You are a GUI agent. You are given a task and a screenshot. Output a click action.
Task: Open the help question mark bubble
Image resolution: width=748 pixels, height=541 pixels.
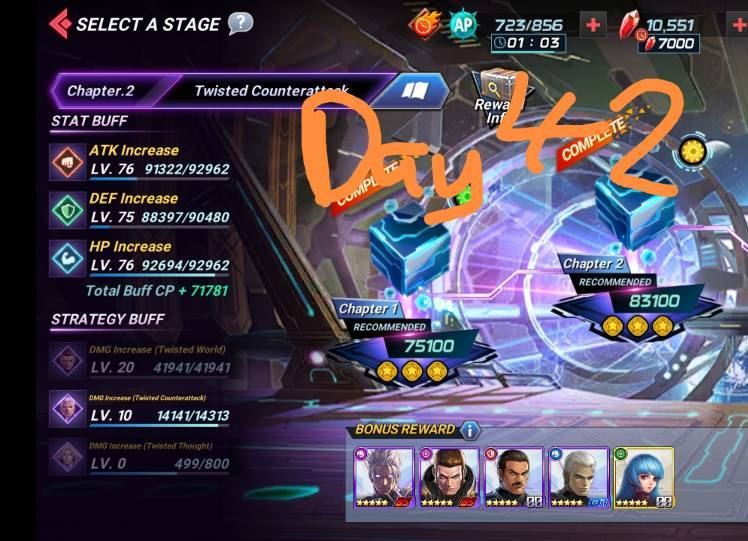240,23
